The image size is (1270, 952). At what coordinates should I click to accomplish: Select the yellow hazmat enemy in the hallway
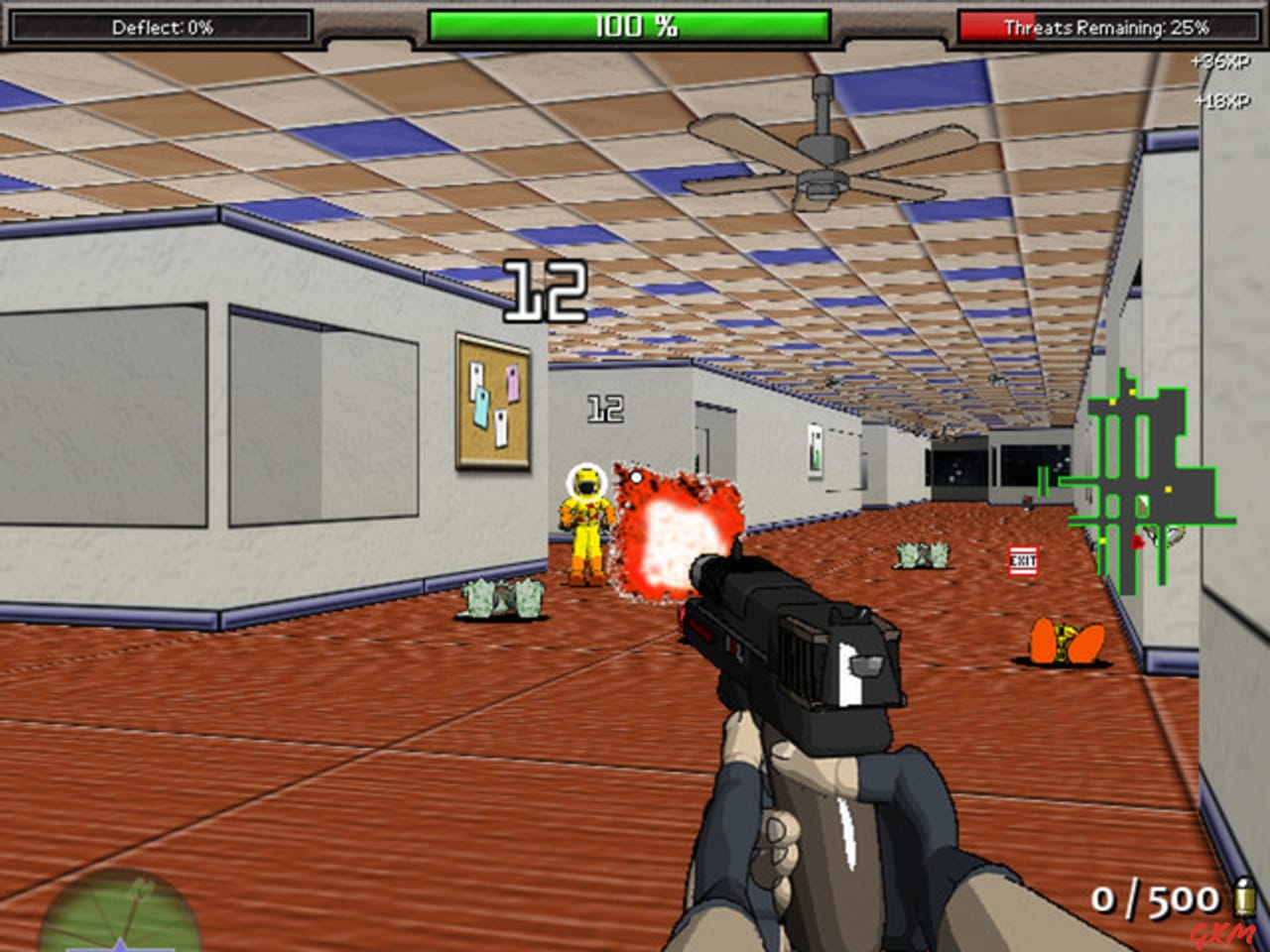pos(585,526)
